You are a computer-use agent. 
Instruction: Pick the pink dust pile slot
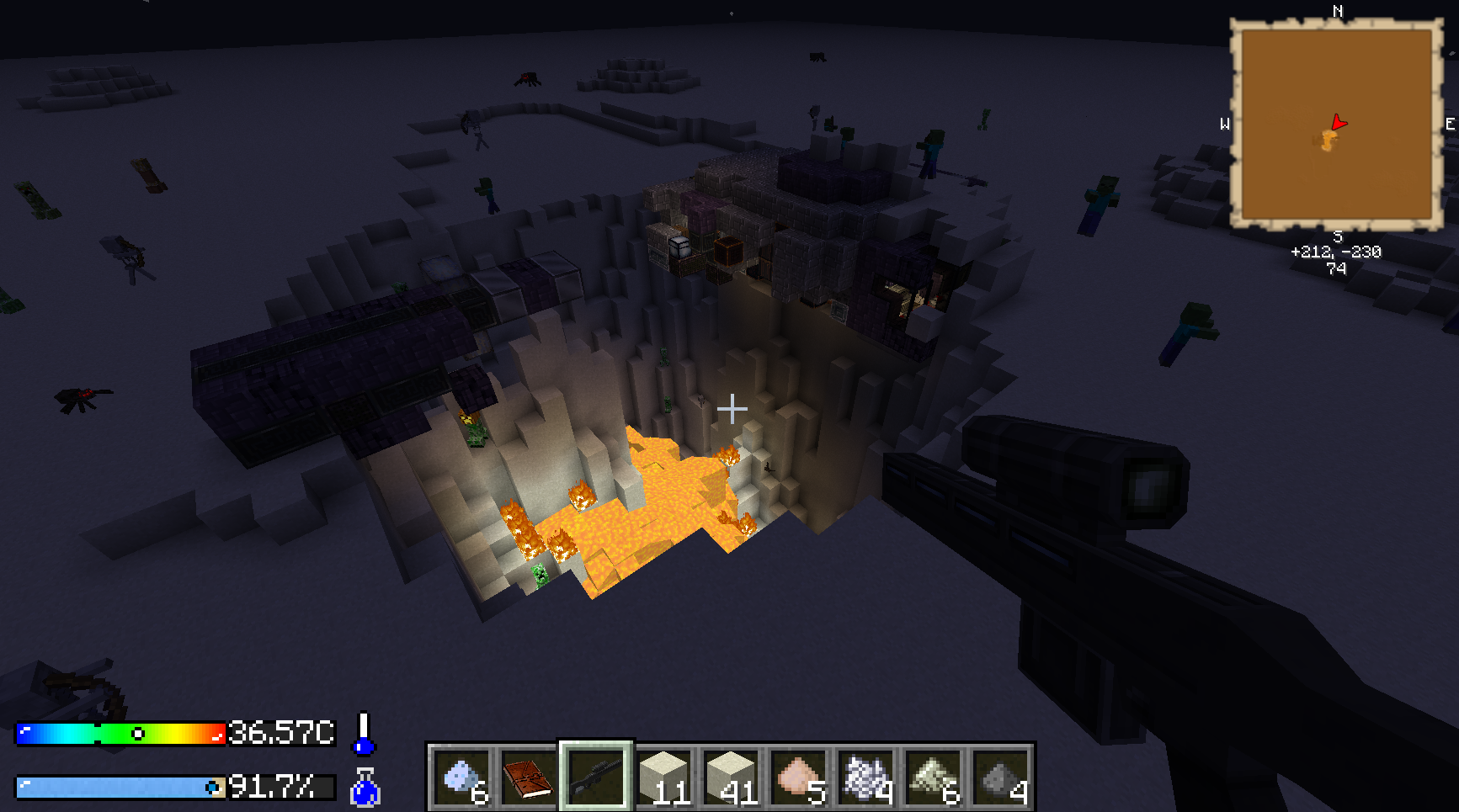pos(798,777)
